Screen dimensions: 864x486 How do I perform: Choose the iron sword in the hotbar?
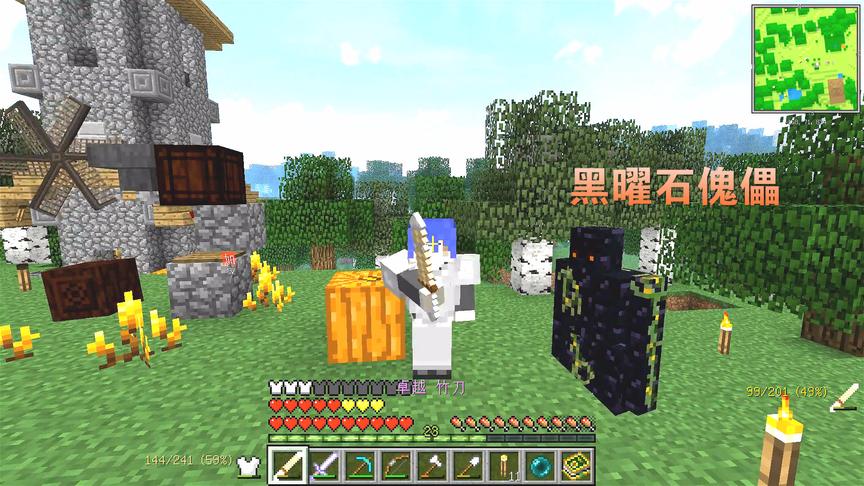click(323, 465)
